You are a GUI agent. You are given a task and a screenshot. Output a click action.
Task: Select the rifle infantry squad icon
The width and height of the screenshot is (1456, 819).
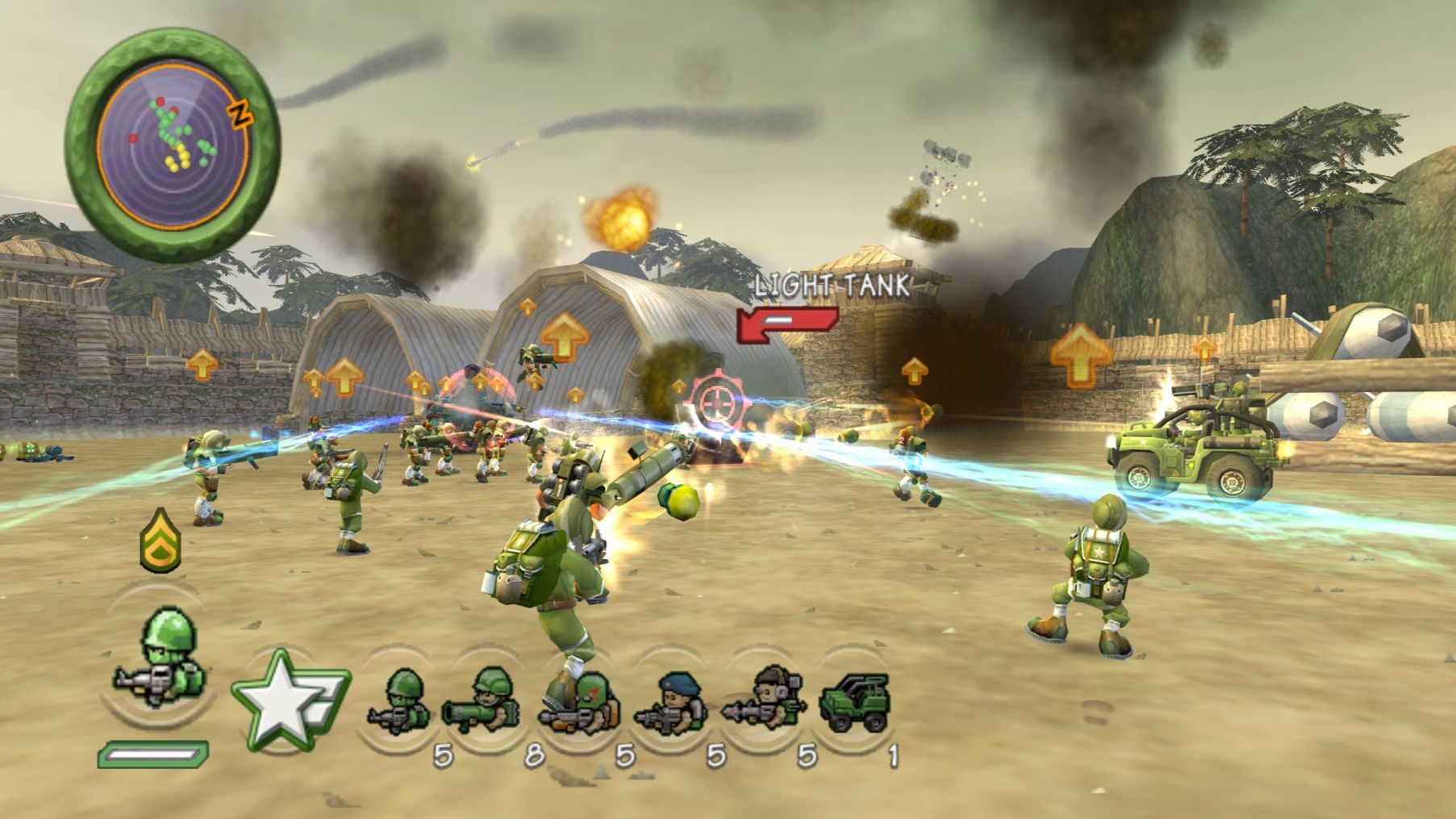tap(400, 703)
